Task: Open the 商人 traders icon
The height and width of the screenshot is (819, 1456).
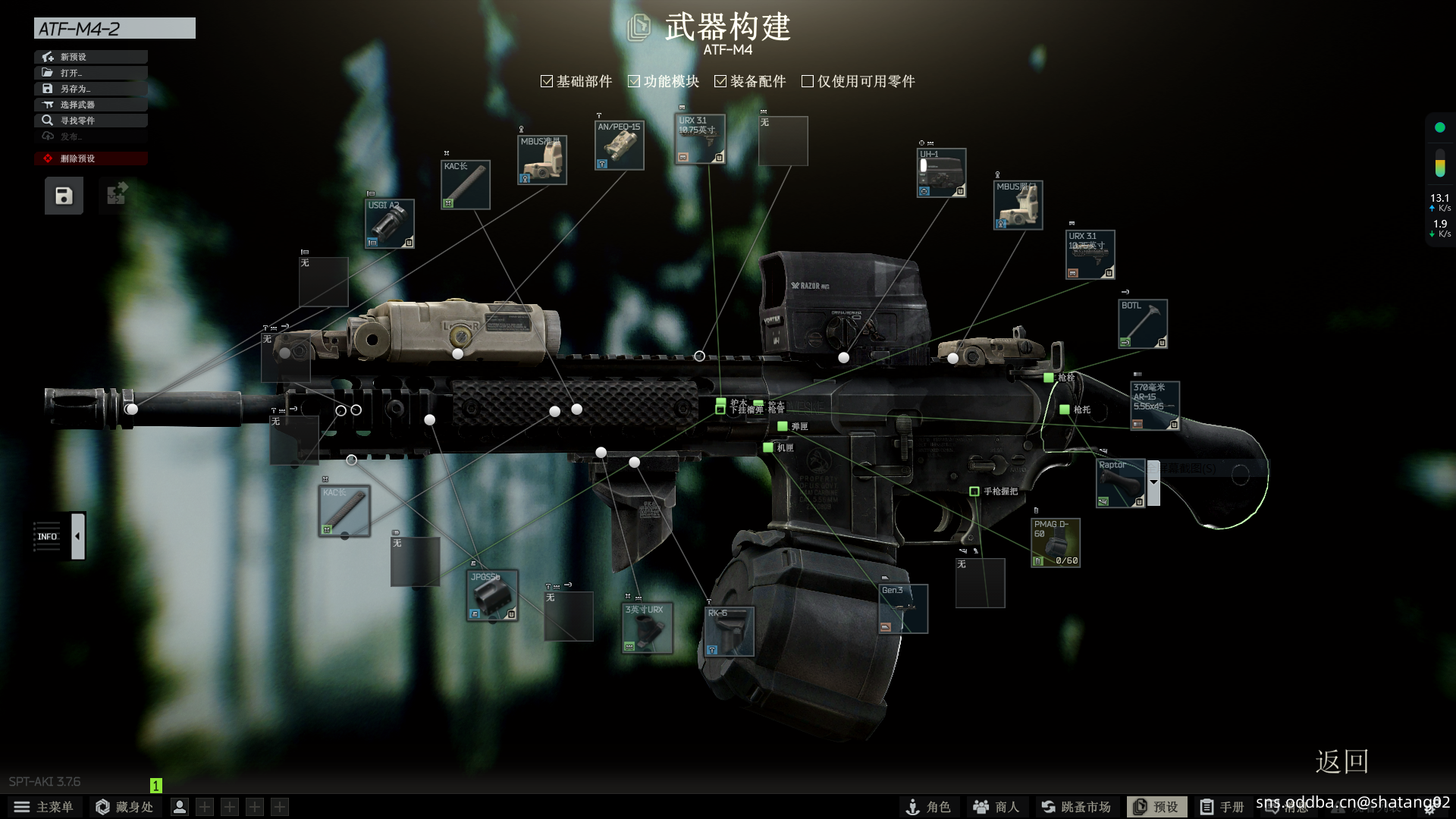Action: point(996,807)
